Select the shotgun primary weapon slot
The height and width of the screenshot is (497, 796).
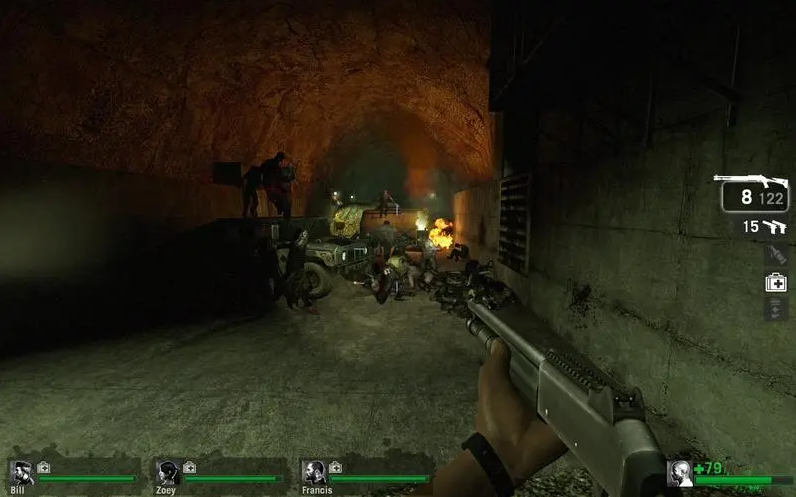(x=754, y=192)
